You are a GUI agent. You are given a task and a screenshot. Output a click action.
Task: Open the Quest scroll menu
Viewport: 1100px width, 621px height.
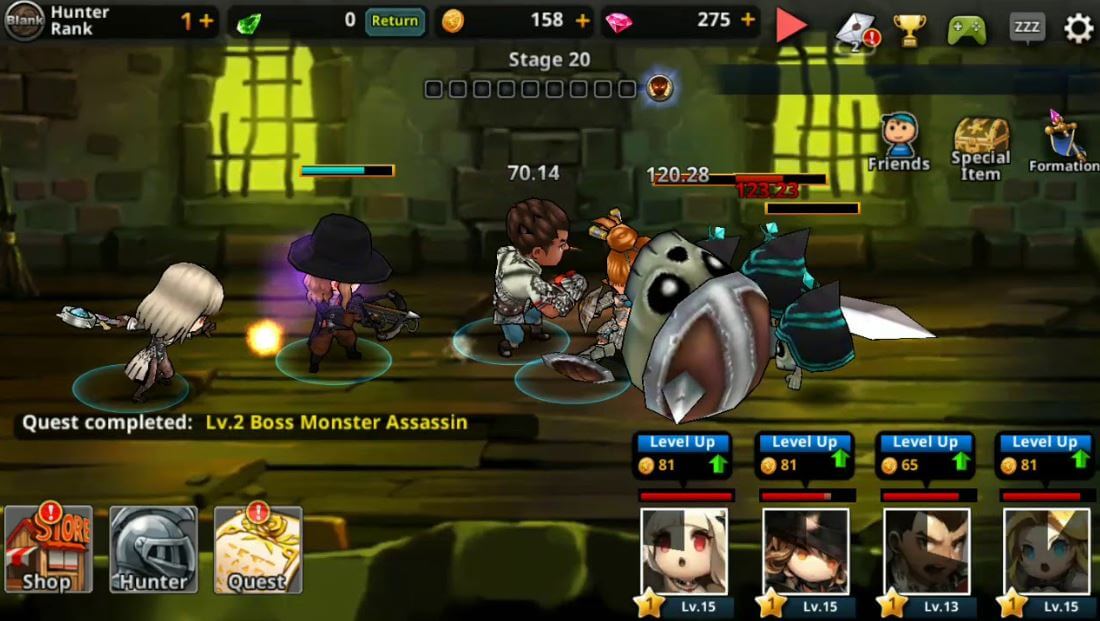258,549
